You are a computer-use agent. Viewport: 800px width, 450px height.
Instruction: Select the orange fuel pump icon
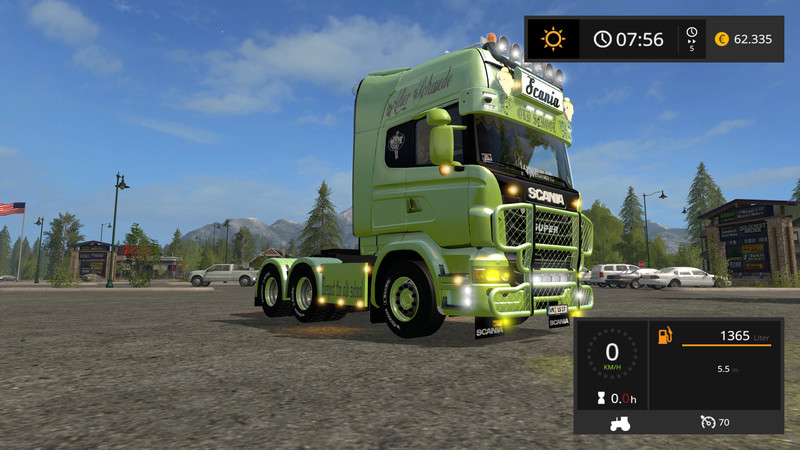[x=665, y=336]
